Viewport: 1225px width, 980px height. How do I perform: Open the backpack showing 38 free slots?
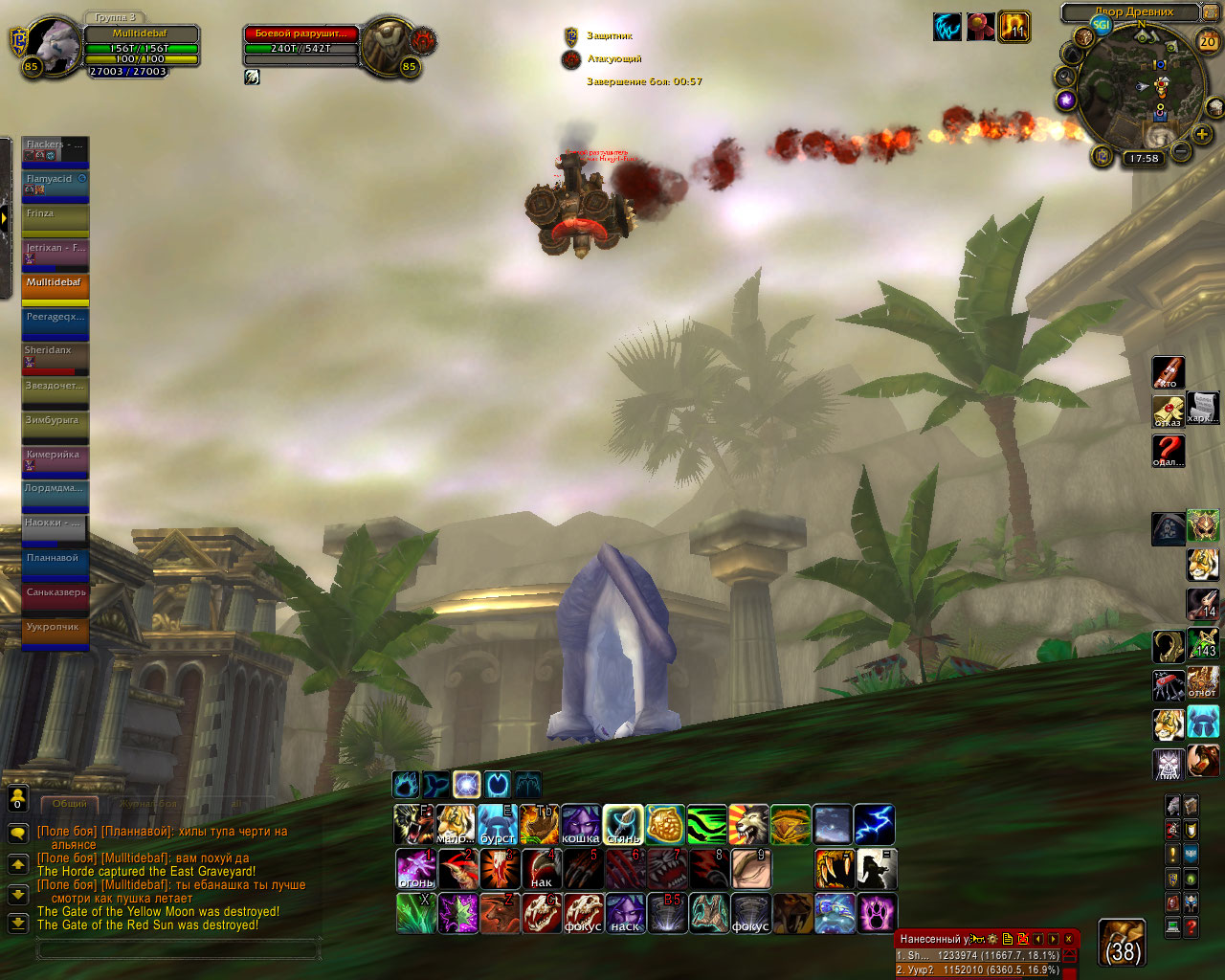tap(1122, 943)
